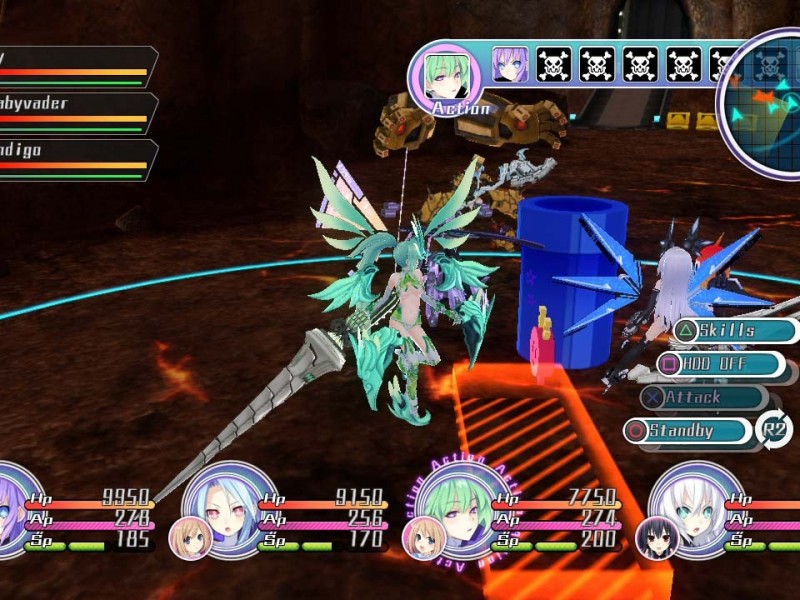This screenshot has width=800, height=600.
Task: Click the small black-haired partner portrait
Action: pyautogui.click(x=658, y=538)
